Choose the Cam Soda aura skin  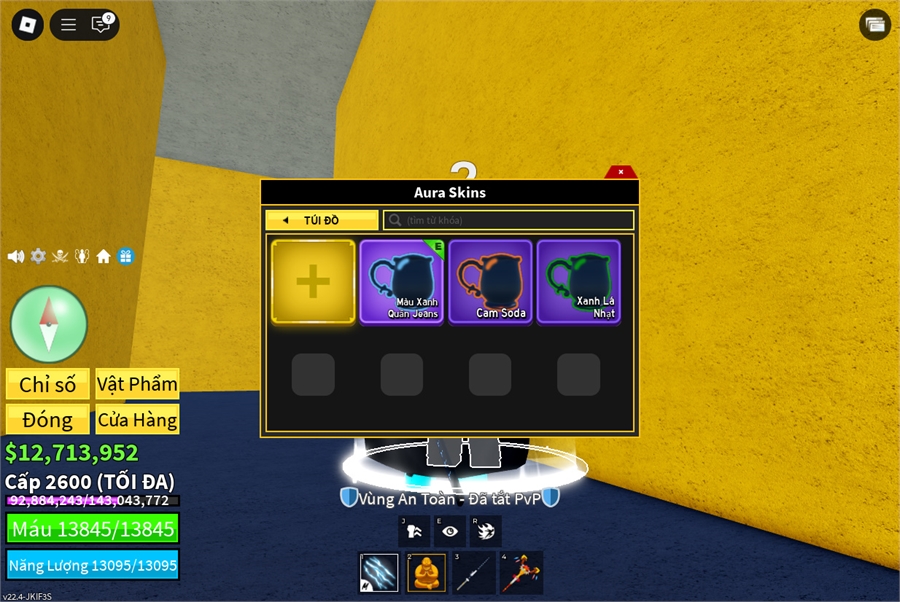490,281
